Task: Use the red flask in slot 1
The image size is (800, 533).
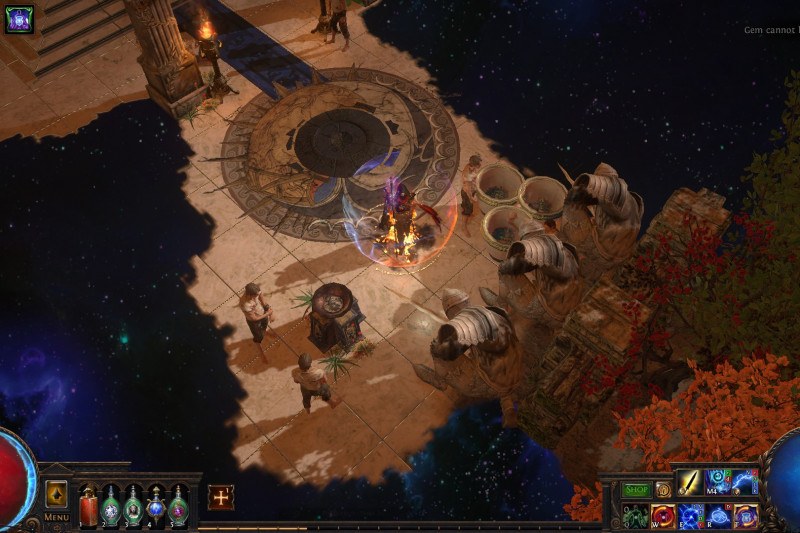Action: [x=89, y=506]
